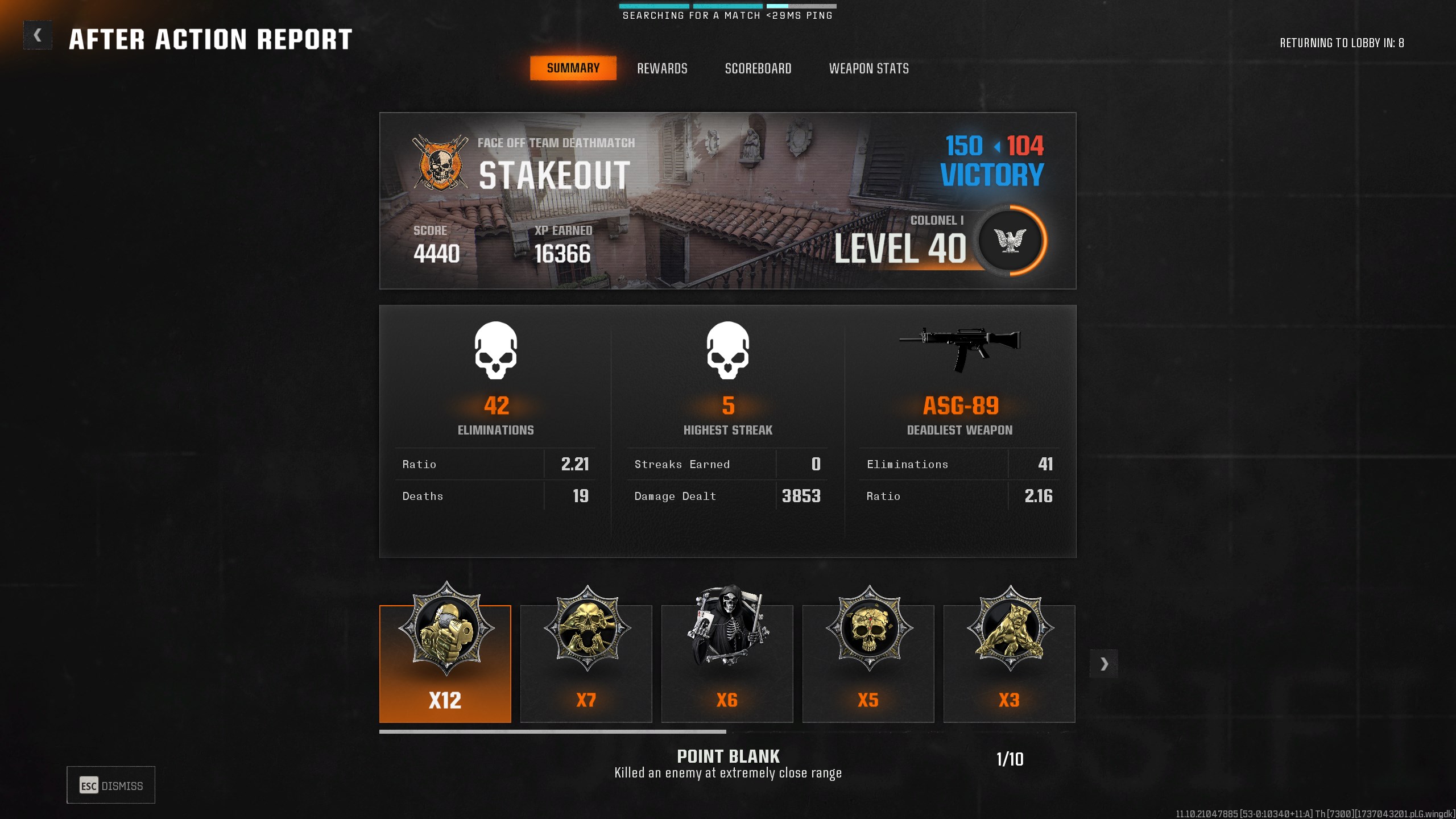1456x819 pixels.
Task: Show next medals with the right arrow
Action: [1104, 664]
